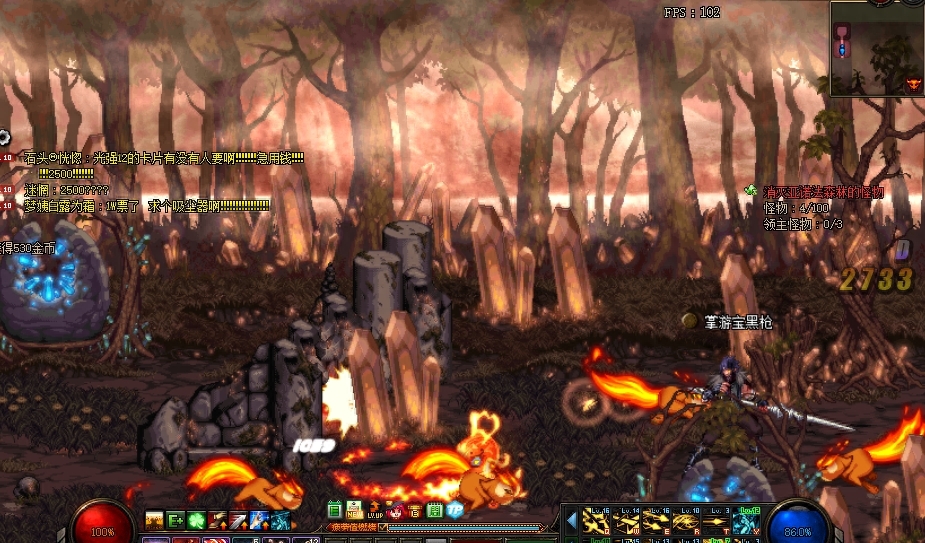Screen dimensions: 925x543
Task: Open the red-haired character face icon
Action: point(396,511)
